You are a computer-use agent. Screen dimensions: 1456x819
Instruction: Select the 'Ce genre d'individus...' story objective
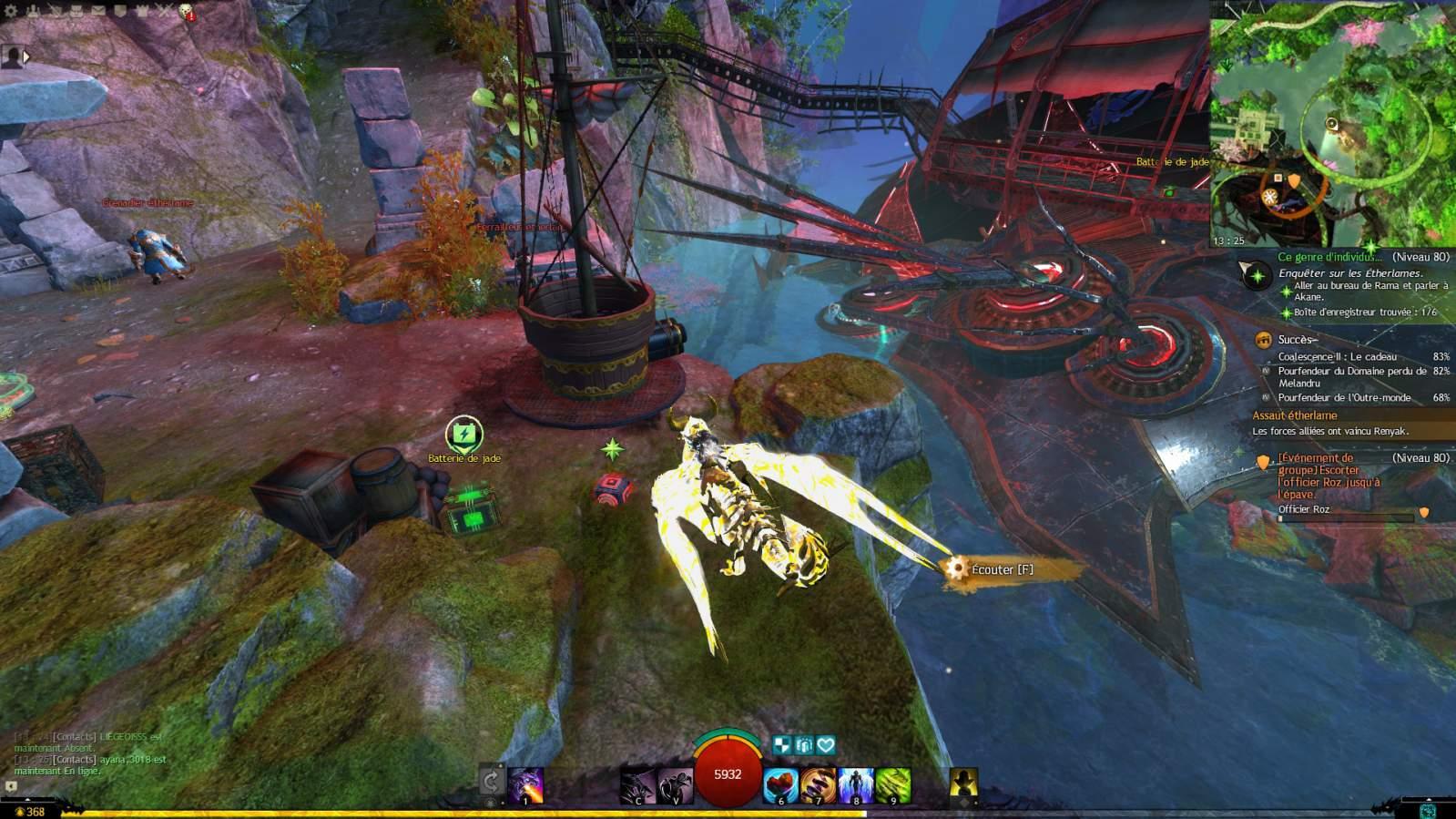pyautogui.click(x=1329, y=258)
